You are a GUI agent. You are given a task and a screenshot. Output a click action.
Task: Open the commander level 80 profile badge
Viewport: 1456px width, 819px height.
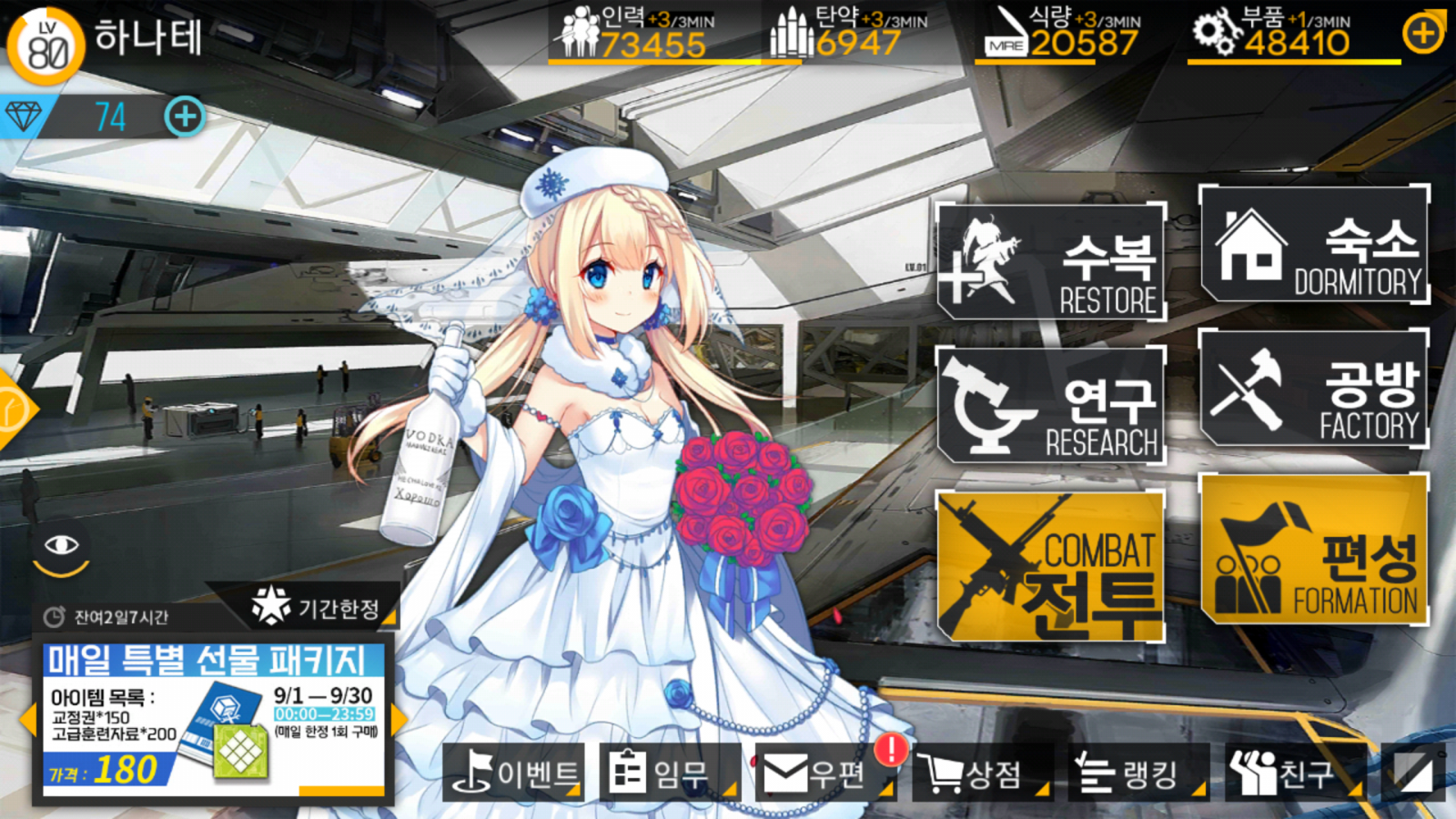pos(45,45)
